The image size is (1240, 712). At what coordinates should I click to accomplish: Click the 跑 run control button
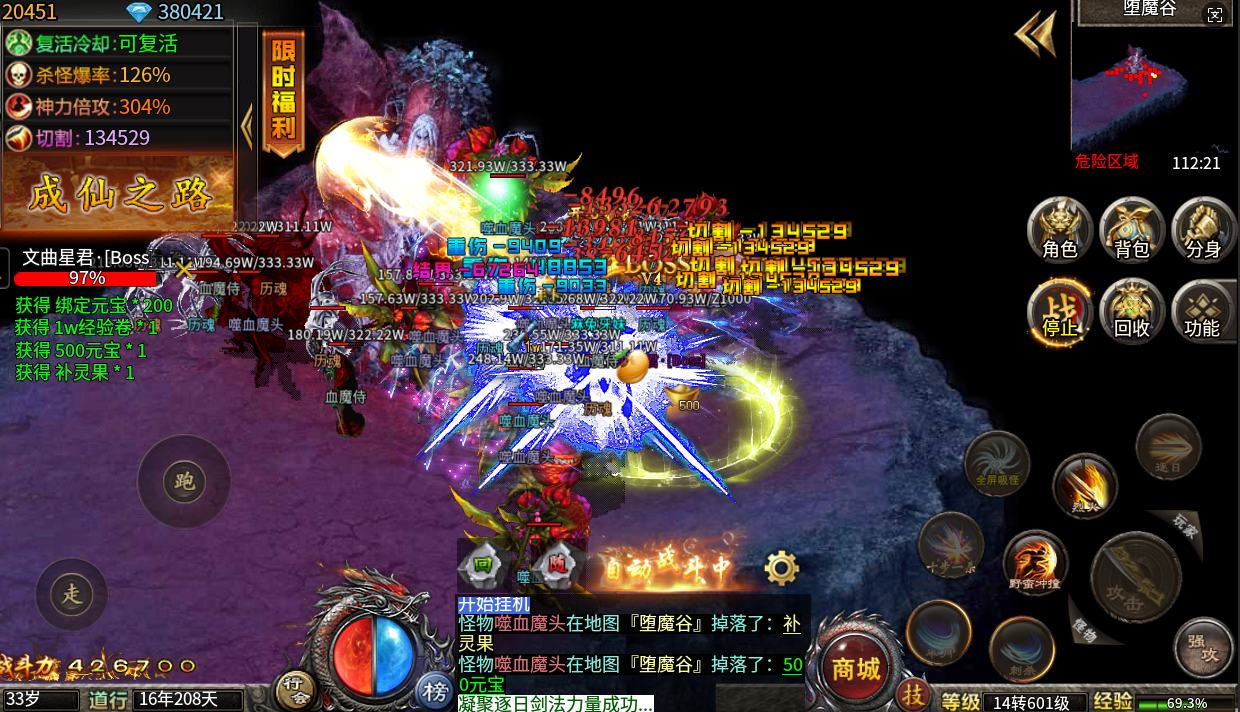click(x=184, y=482)
